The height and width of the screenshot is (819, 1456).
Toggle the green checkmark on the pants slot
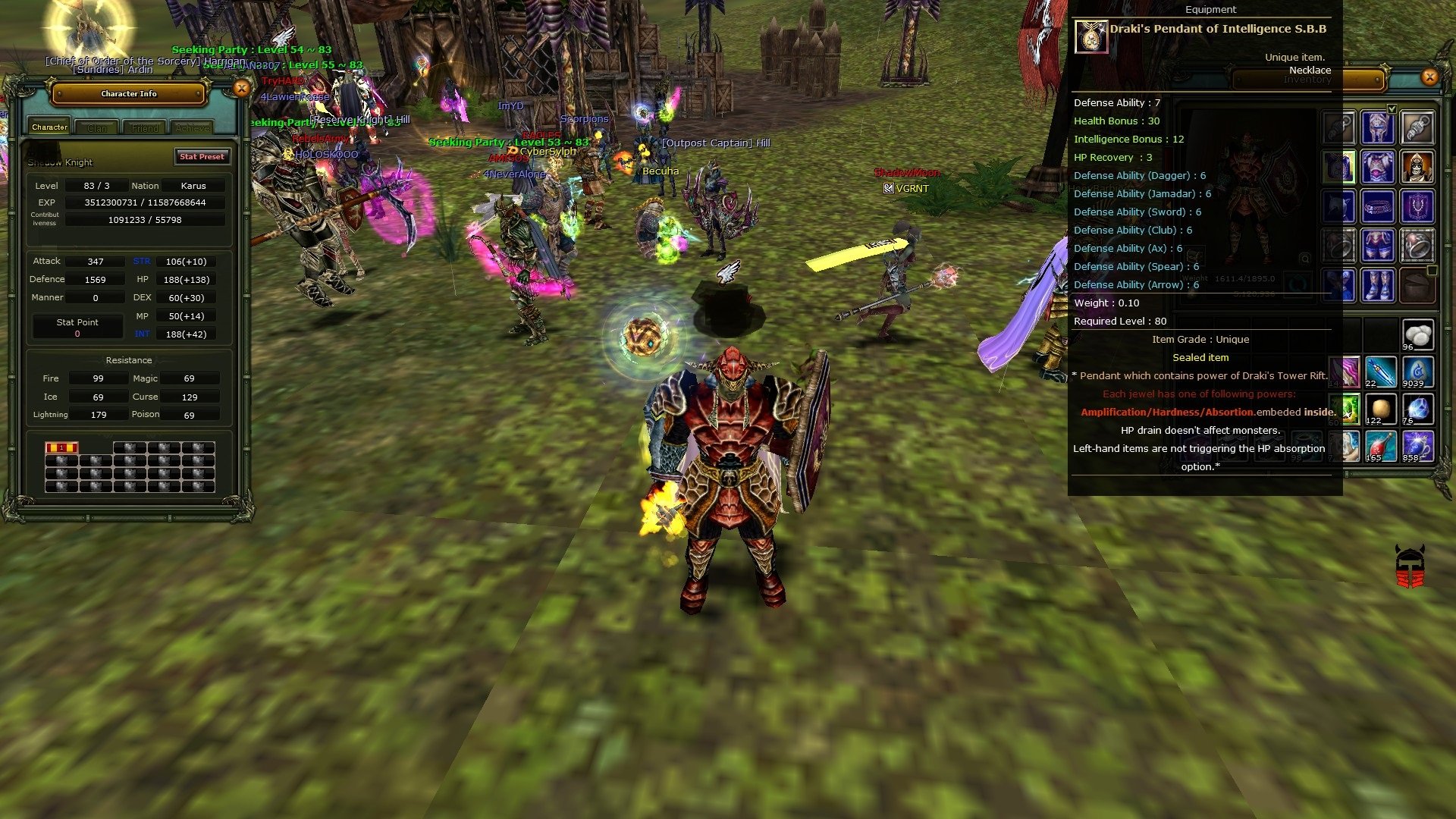pos(1392,109)
